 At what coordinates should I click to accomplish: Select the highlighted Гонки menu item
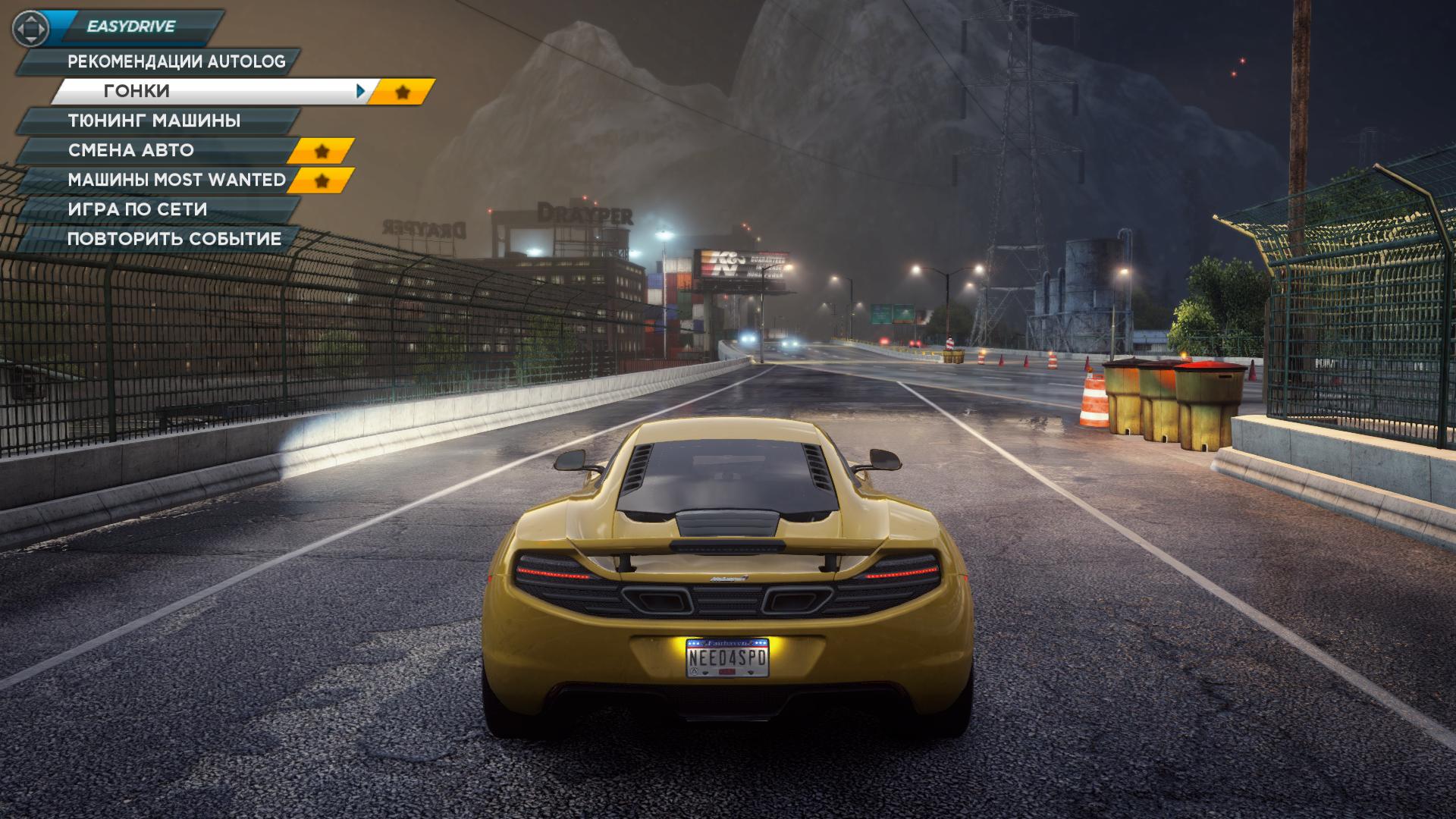[205, 91]
